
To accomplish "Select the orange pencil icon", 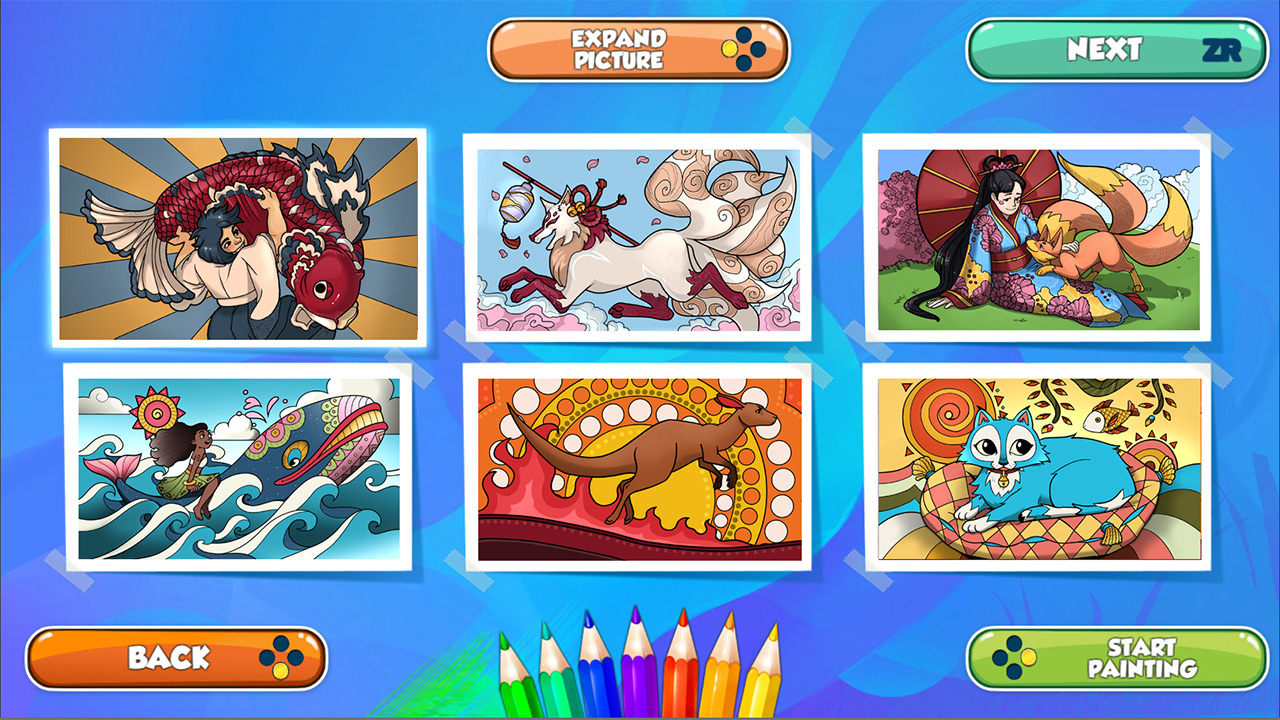I will (722, 685).
